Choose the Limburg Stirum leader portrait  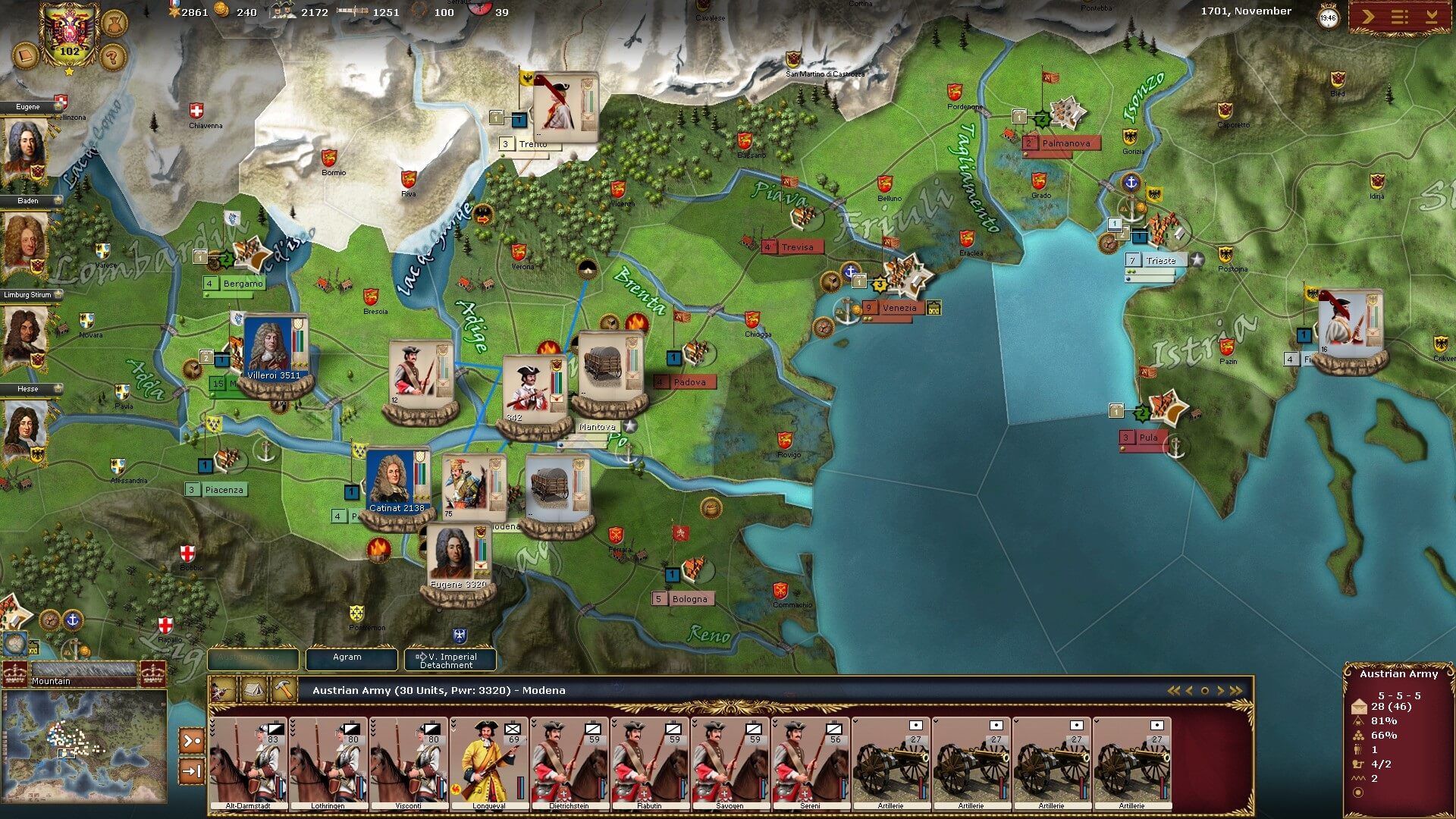coord(24,337)
